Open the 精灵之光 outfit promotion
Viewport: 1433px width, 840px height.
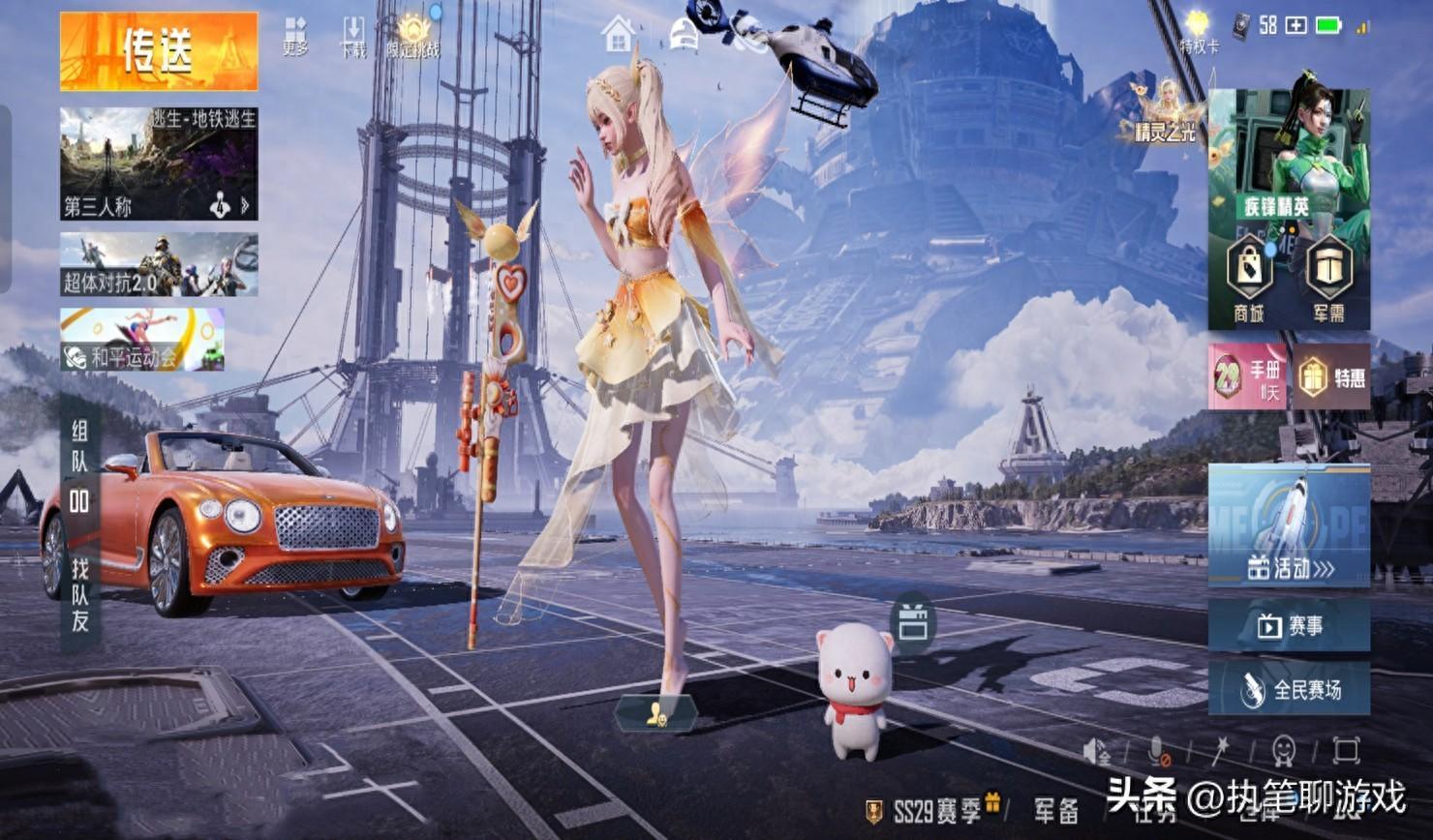(1167, 111)
